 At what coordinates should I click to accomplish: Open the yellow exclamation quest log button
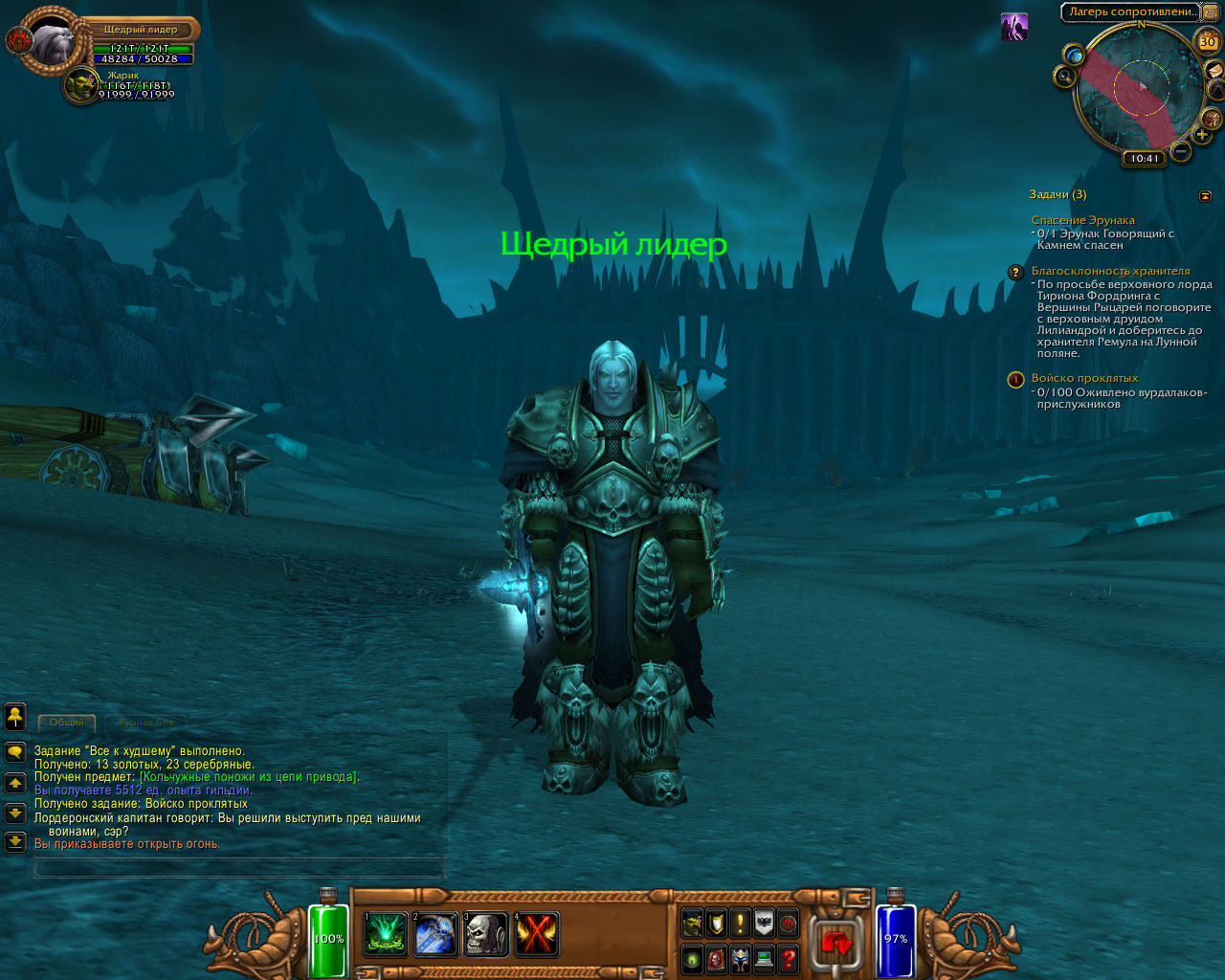740,924
